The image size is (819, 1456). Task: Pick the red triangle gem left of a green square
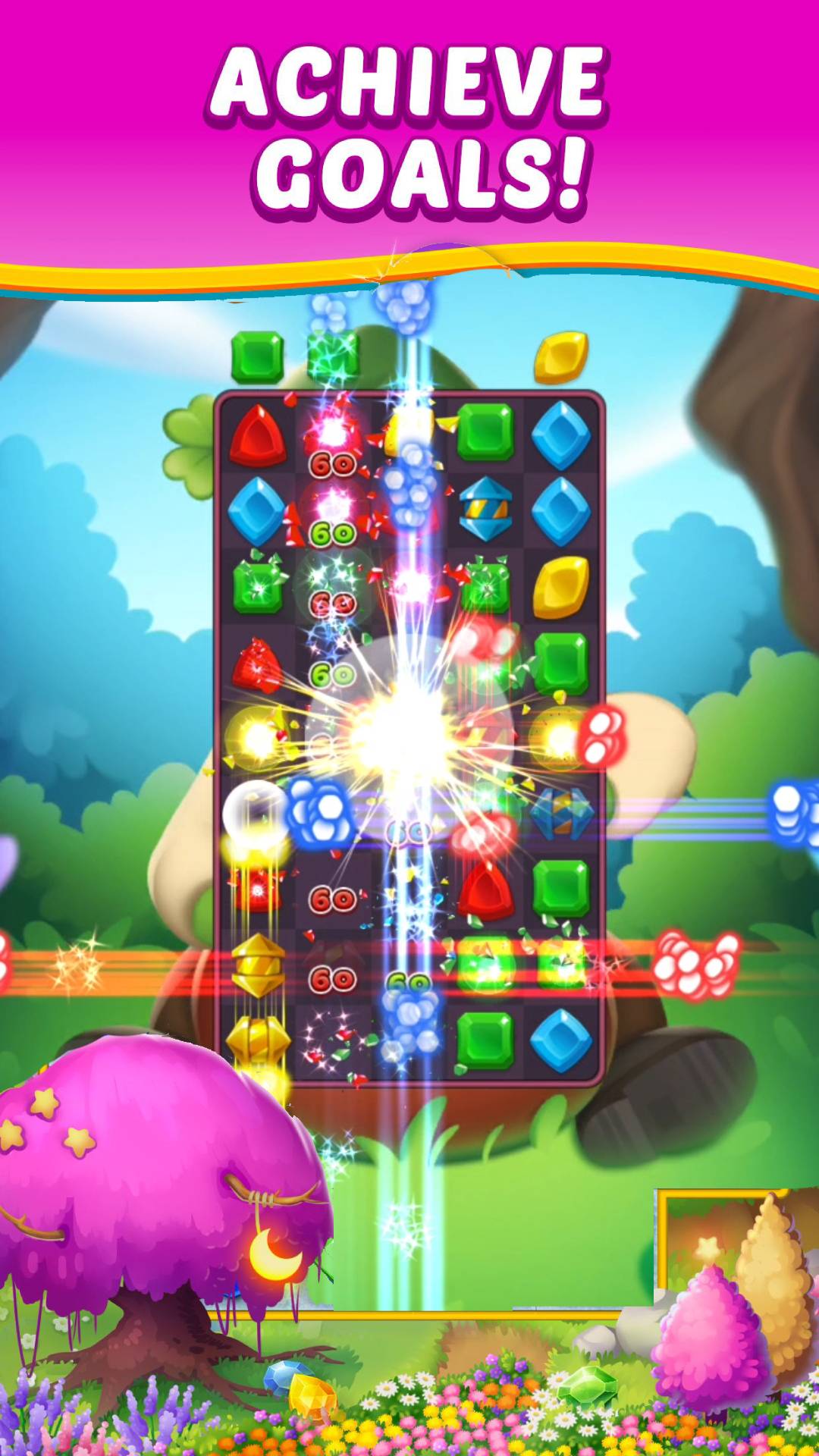tap(485, 890)
